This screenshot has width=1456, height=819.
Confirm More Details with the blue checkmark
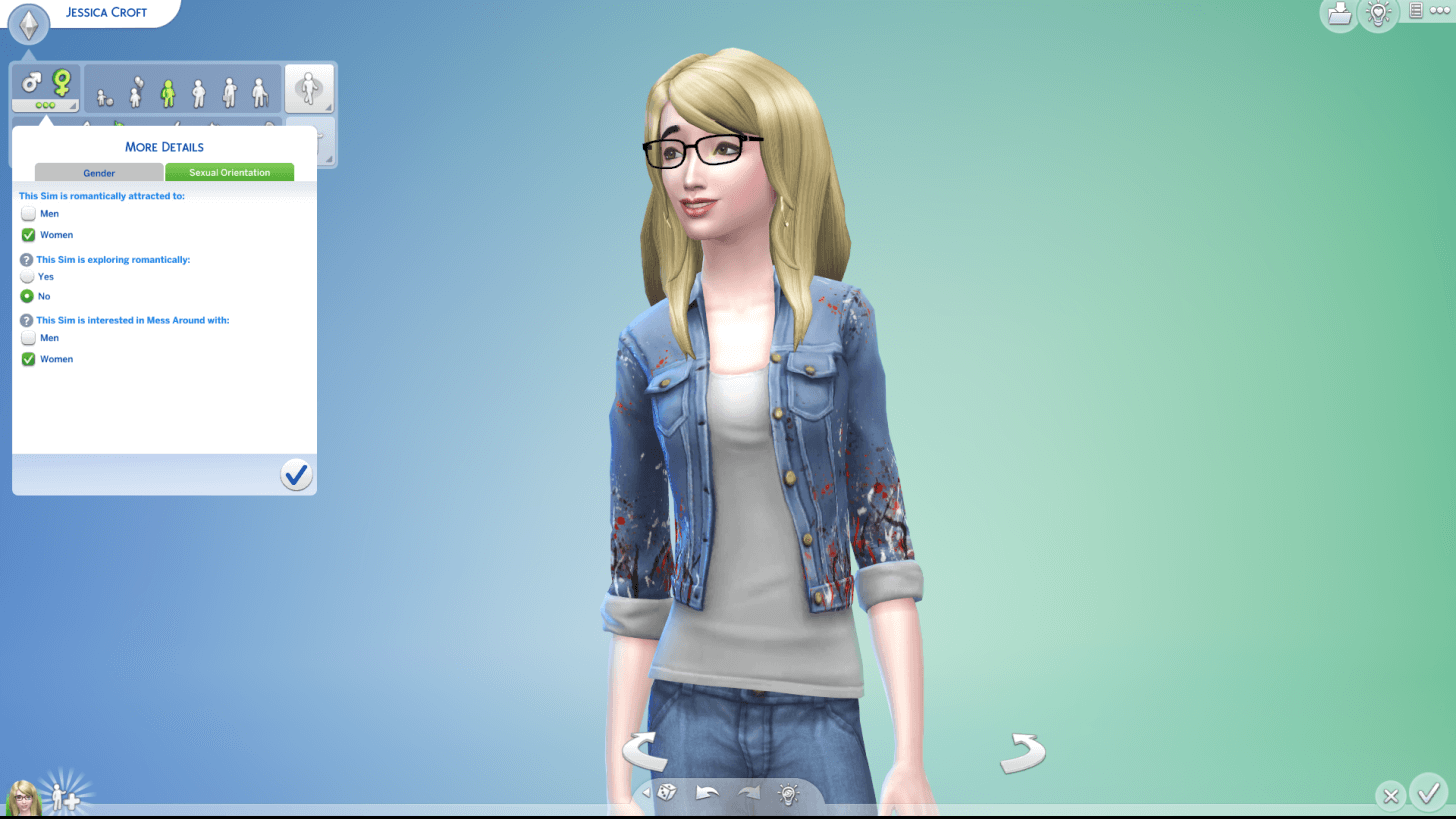point(296,474)
